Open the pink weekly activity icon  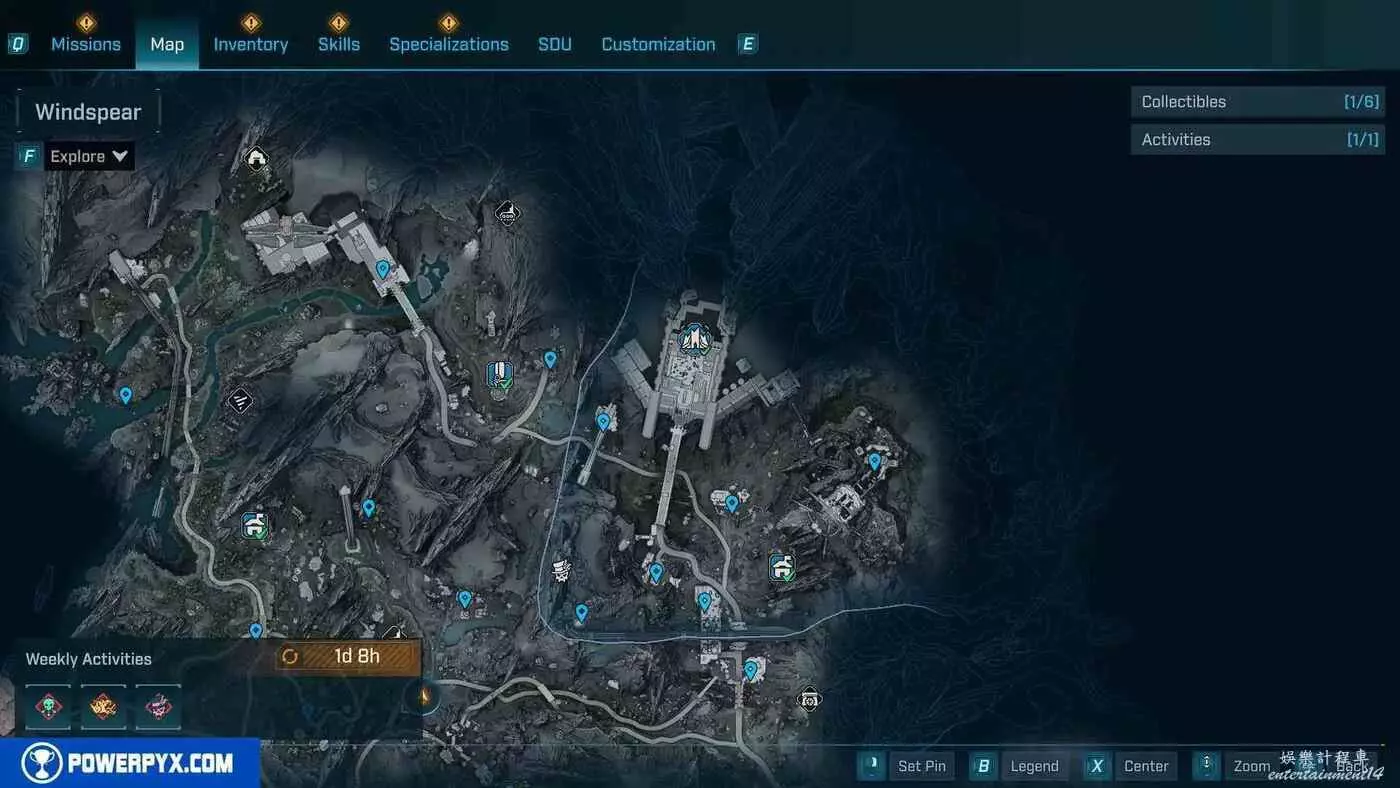[x=158, y=705]
